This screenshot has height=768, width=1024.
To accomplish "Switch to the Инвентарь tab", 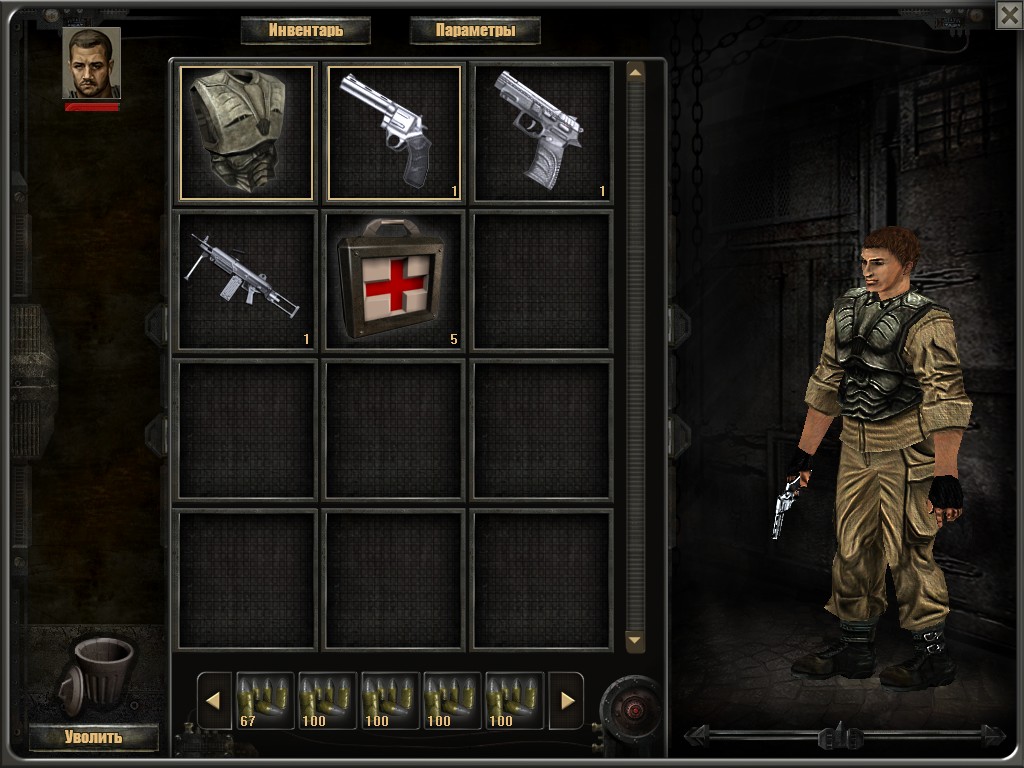I will point(305,30).
